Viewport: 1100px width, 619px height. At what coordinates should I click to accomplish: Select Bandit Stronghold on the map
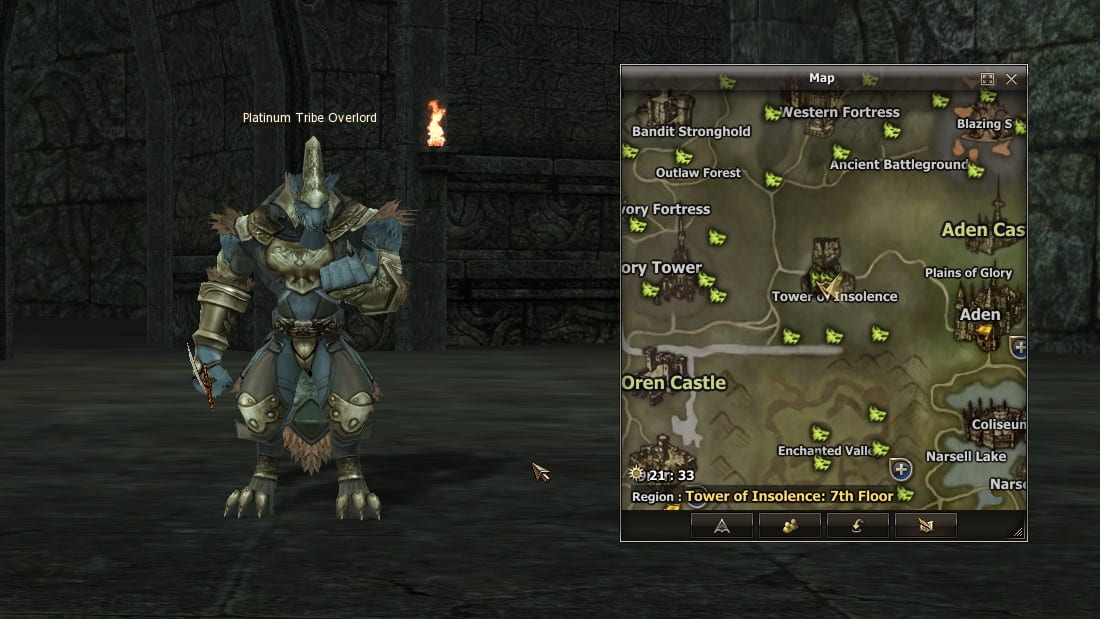691,131
